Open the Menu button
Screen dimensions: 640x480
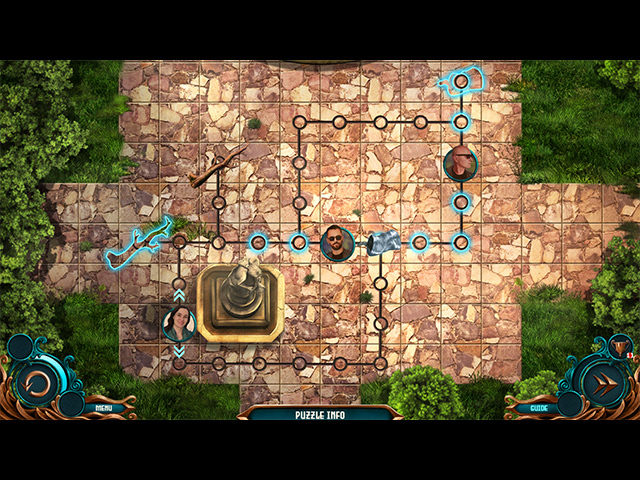click(104, 408)
